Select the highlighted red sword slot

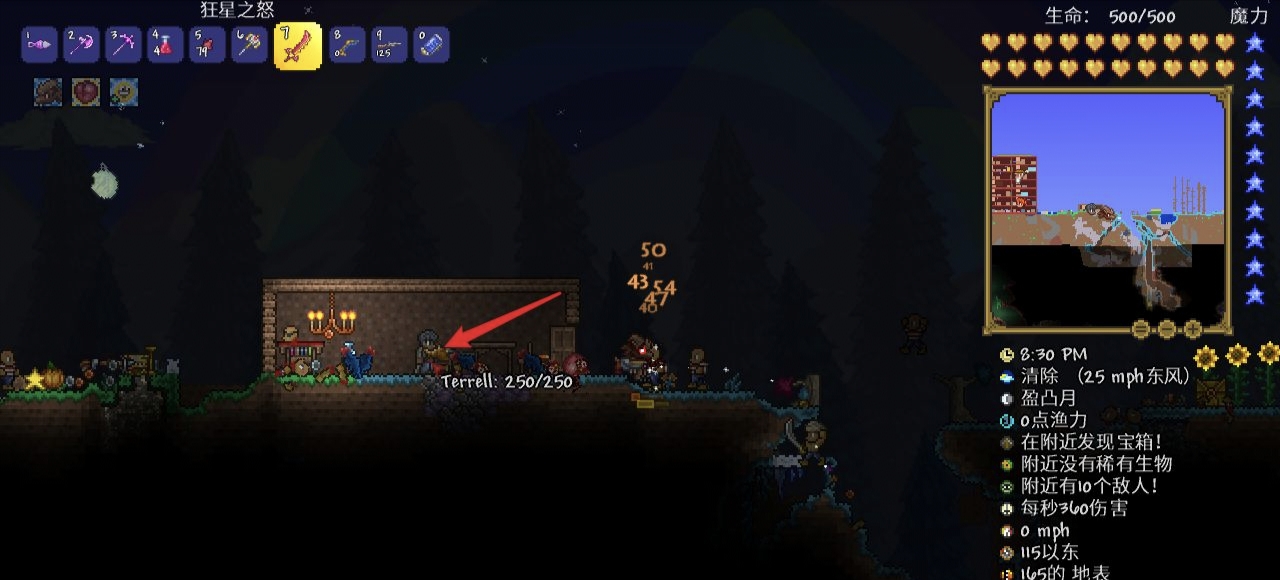click(x=297, y=46)
